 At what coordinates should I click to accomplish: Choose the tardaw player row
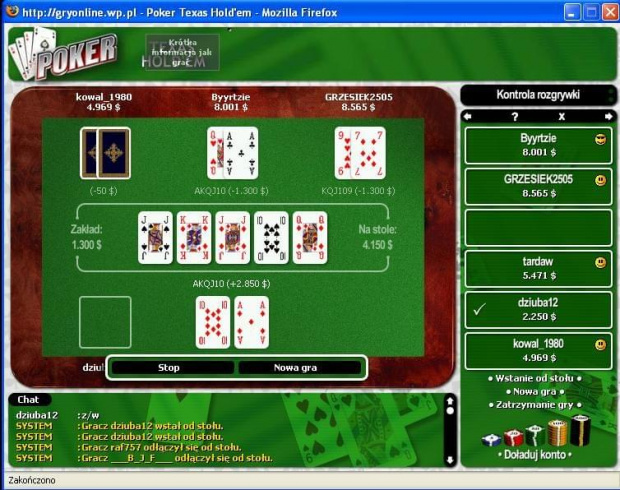(x=538, y=269)
